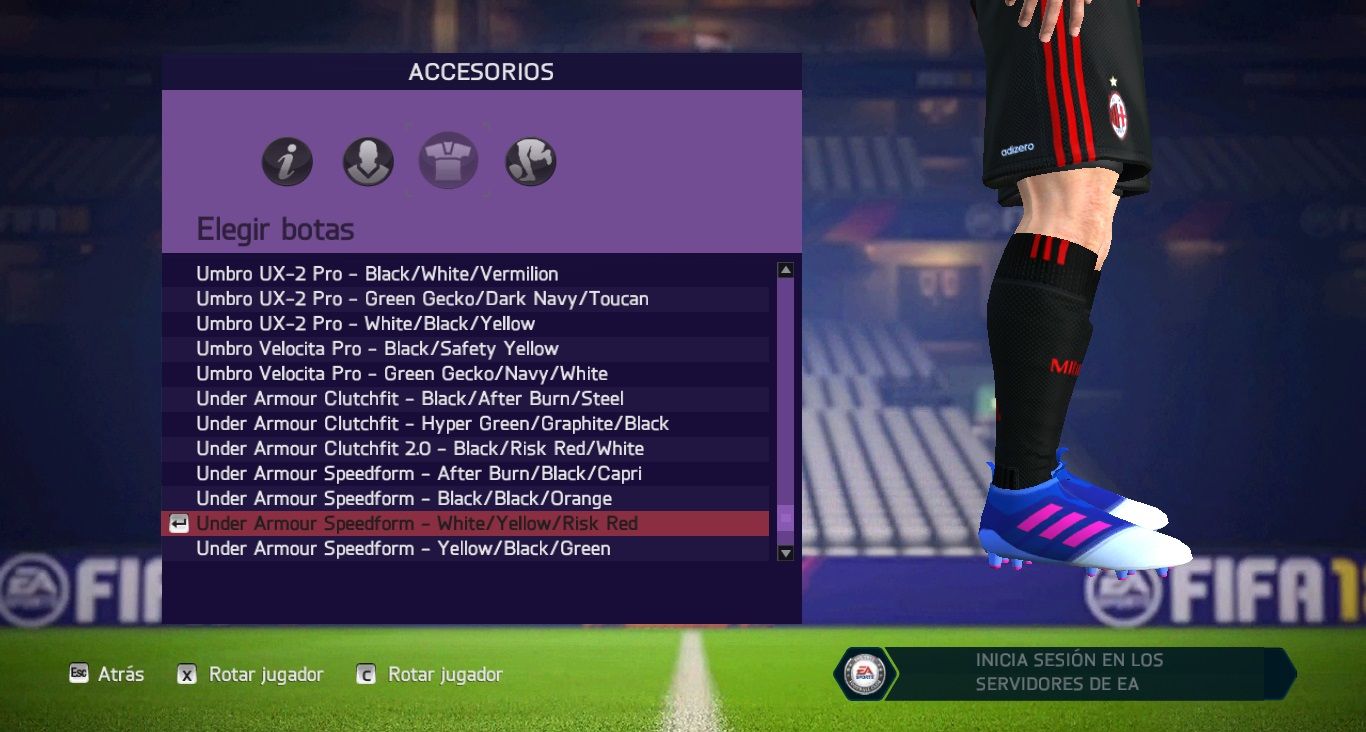Screen dimensions: 1366x732
Task: Pick Under Armour Speedform Black/Black/Orange boots
Action: point(403,499)
